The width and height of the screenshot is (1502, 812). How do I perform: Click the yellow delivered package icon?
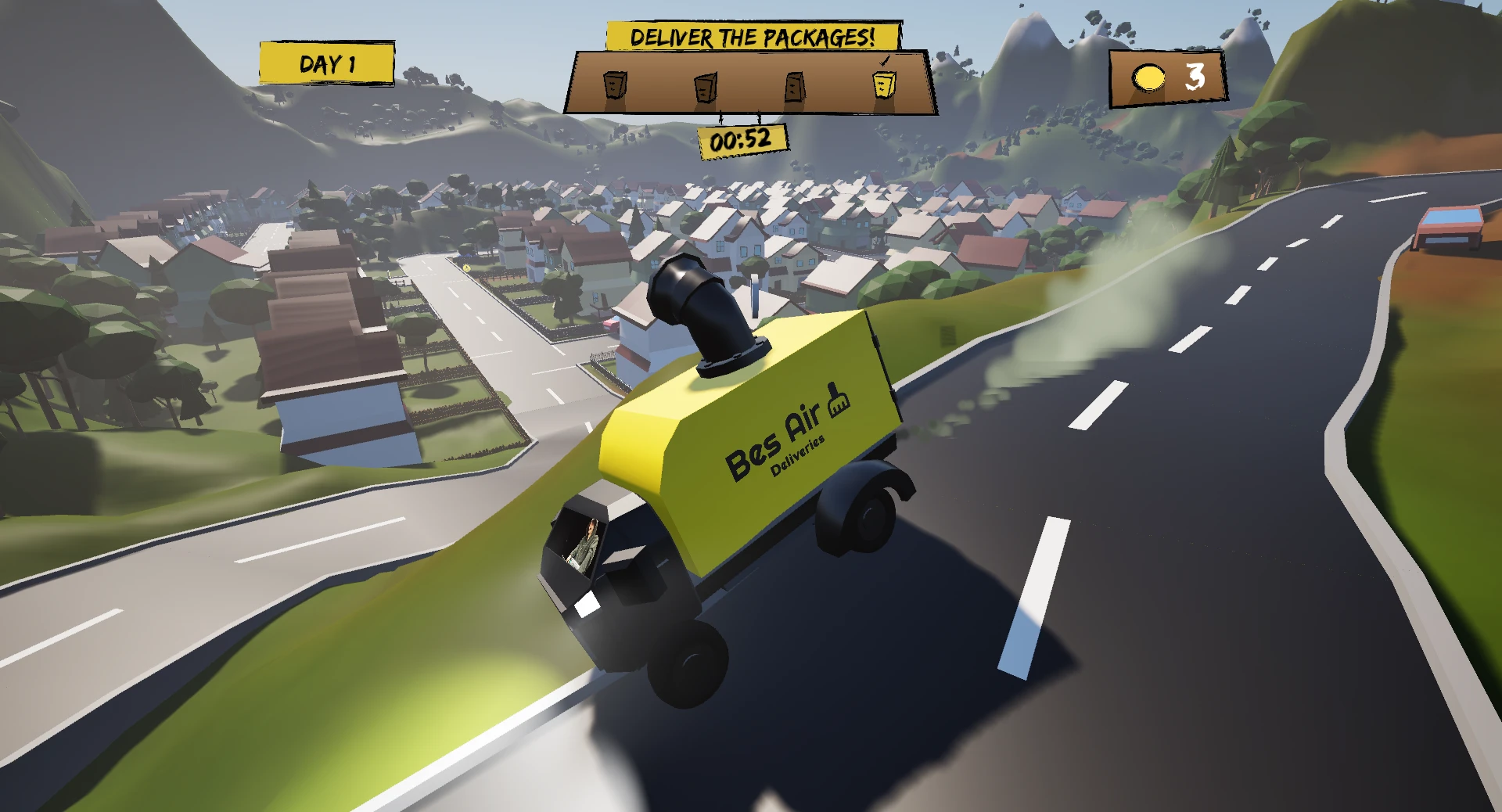(884, 83)
